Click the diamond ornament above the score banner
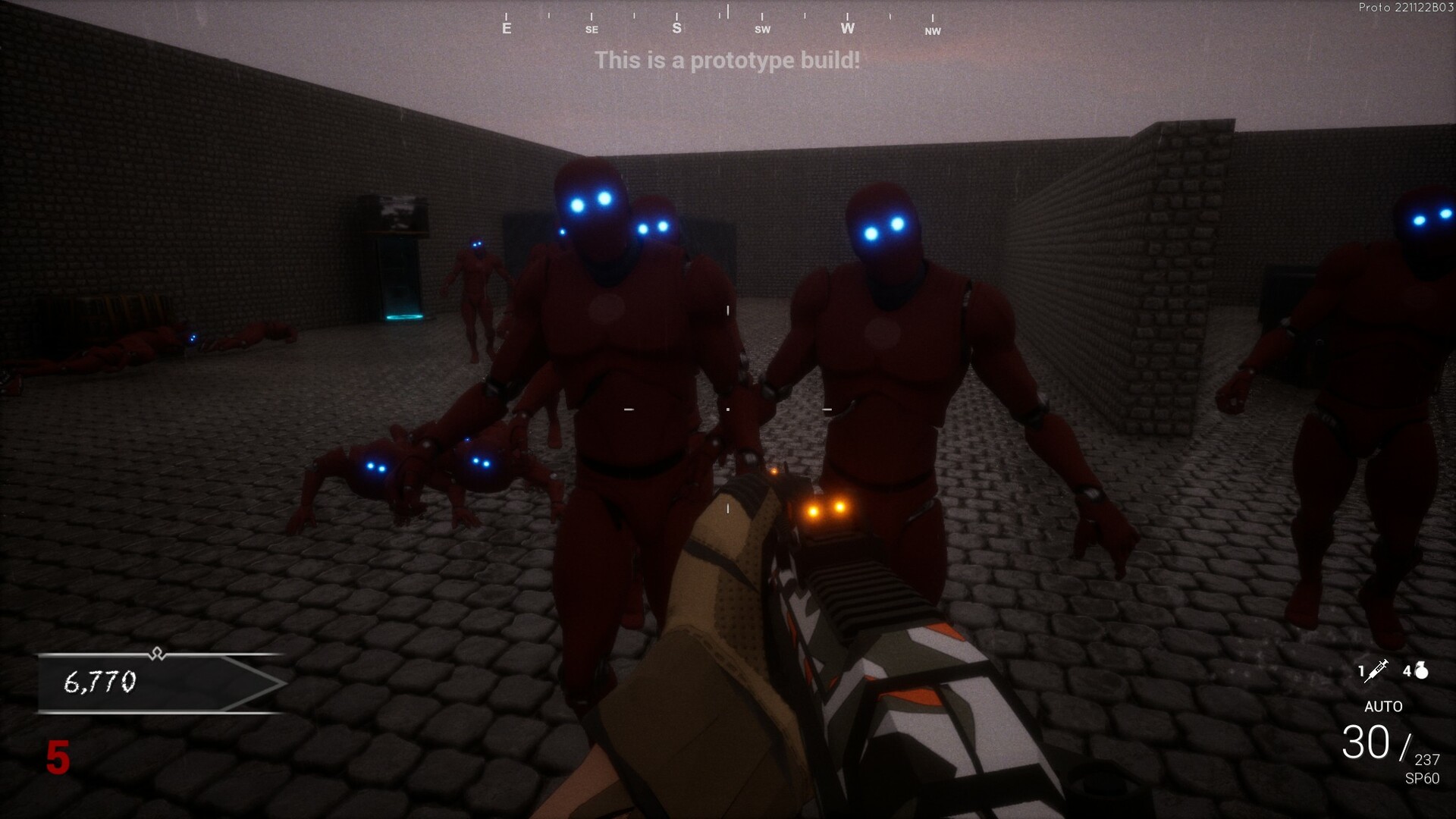This screenshot has height=819, width=1456. (x=157, y=654)
